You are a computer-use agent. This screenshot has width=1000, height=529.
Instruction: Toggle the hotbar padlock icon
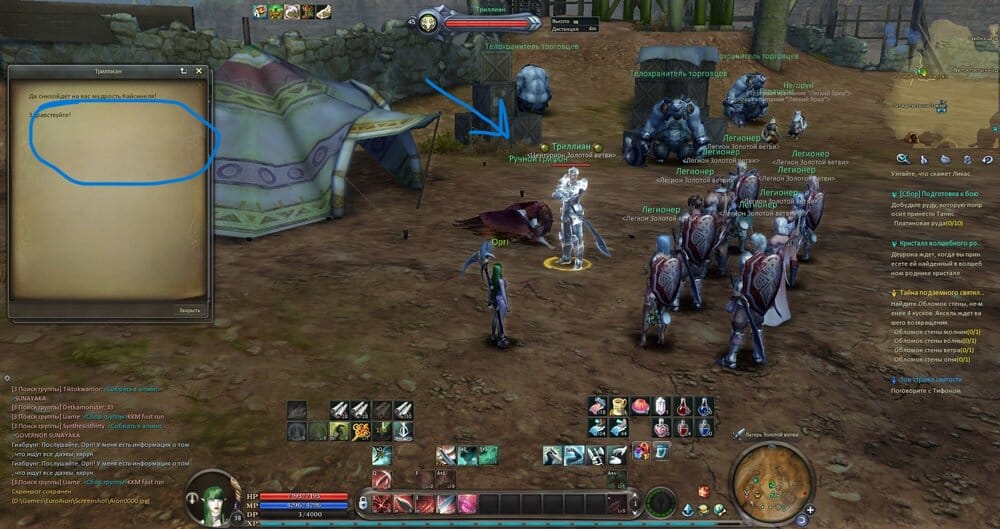(363, 504)
